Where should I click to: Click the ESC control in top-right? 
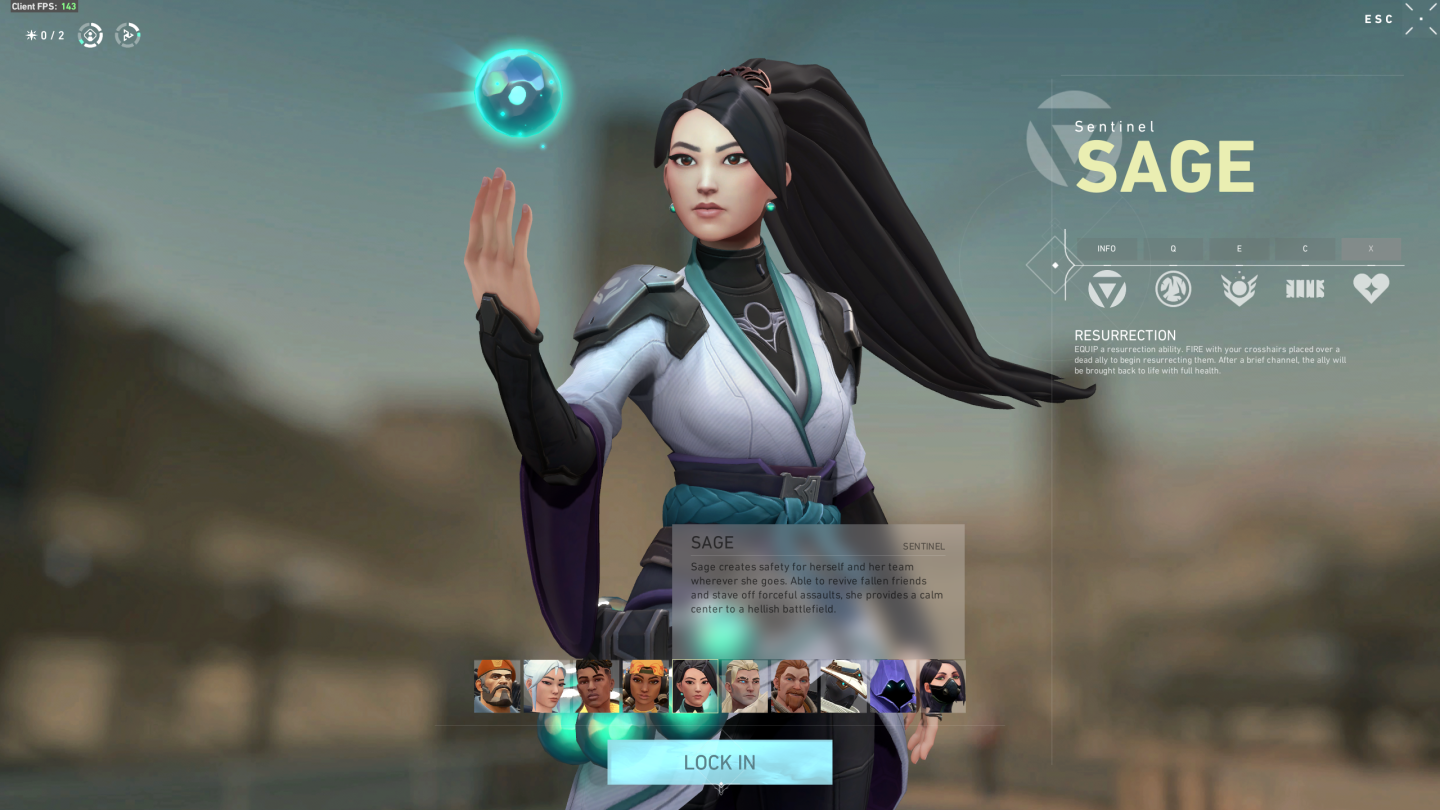(1378, 19)
